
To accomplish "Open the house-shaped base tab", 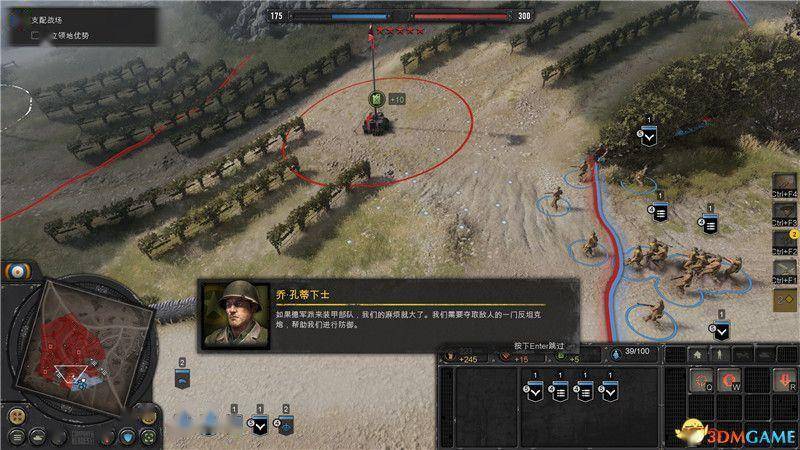I will pyautogui.click(x=700, y=355).
